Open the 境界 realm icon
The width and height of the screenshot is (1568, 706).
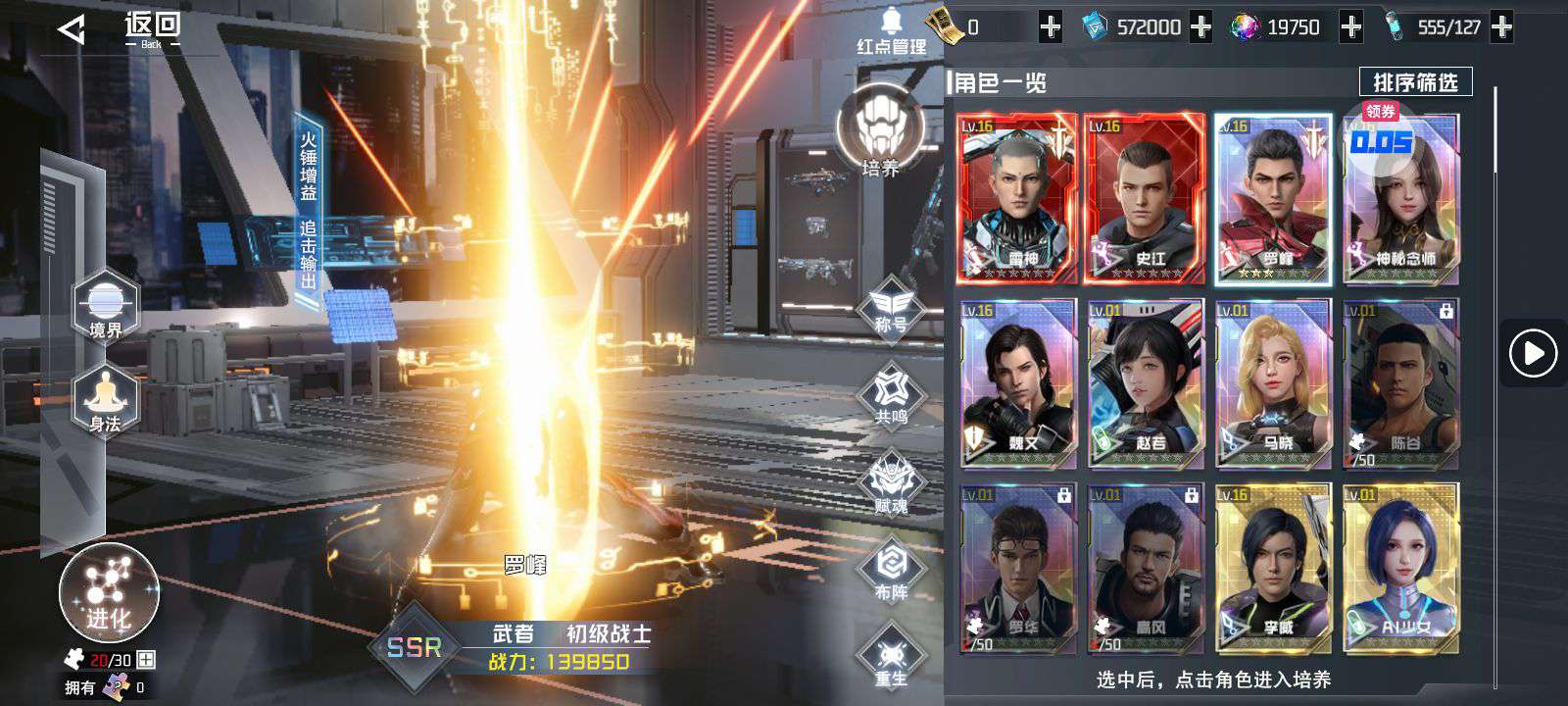[x=106, y=306]
